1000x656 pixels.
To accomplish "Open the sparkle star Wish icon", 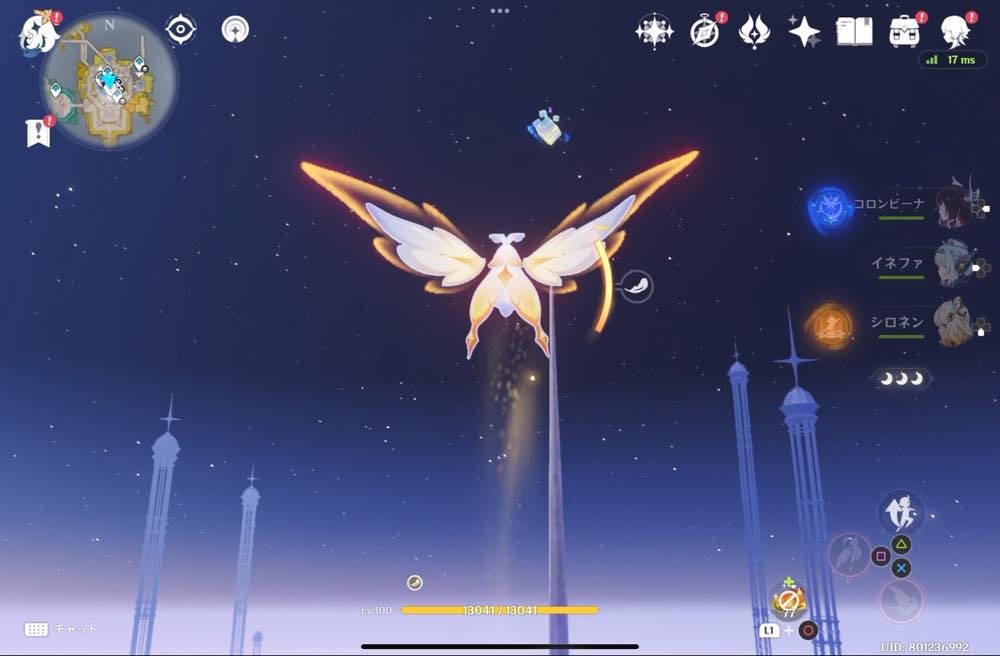I will tap(804, 32).
